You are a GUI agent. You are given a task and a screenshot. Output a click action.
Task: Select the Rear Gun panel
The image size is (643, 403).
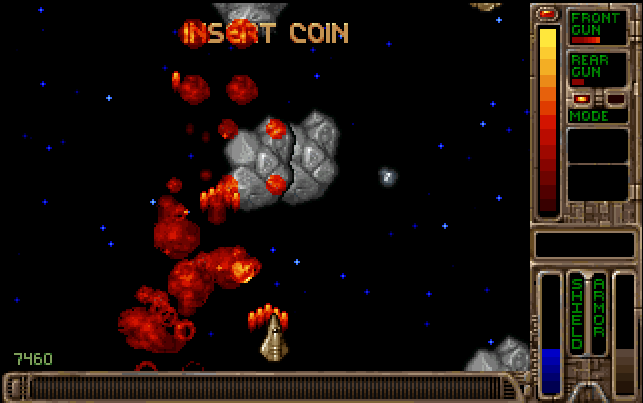[597, 68]
